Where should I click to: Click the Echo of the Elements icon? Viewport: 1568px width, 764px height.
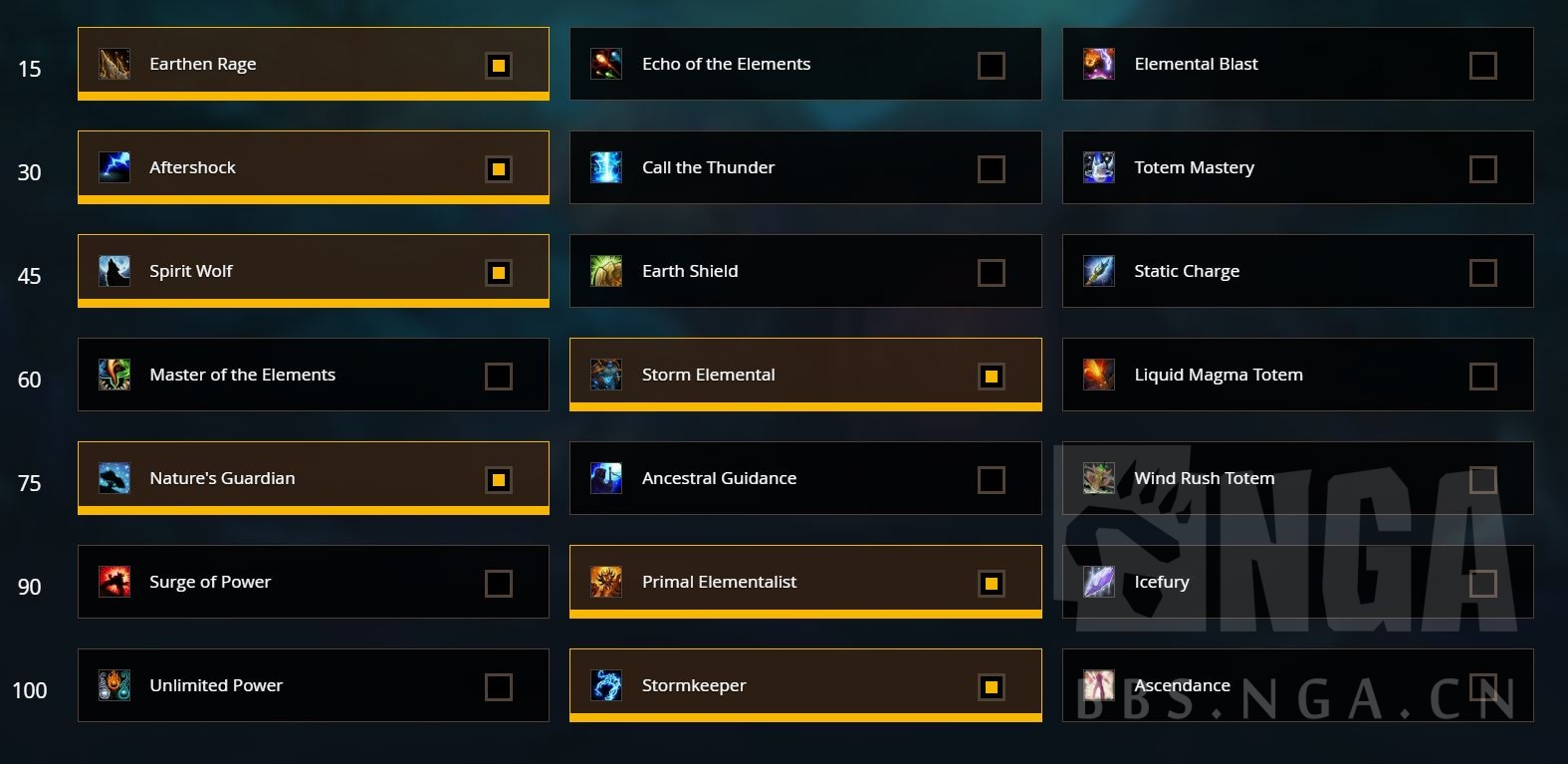tap(605, 64)
